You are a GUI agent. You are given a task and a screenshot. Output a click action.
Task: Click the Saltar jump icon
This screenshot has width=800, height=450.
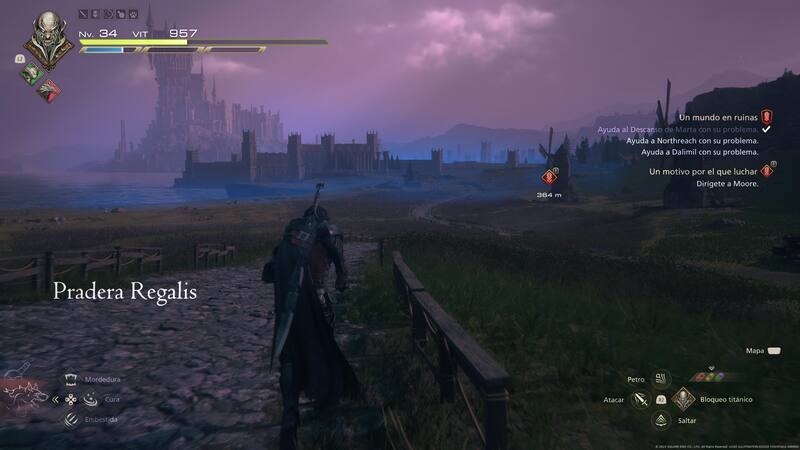(661, 421)
